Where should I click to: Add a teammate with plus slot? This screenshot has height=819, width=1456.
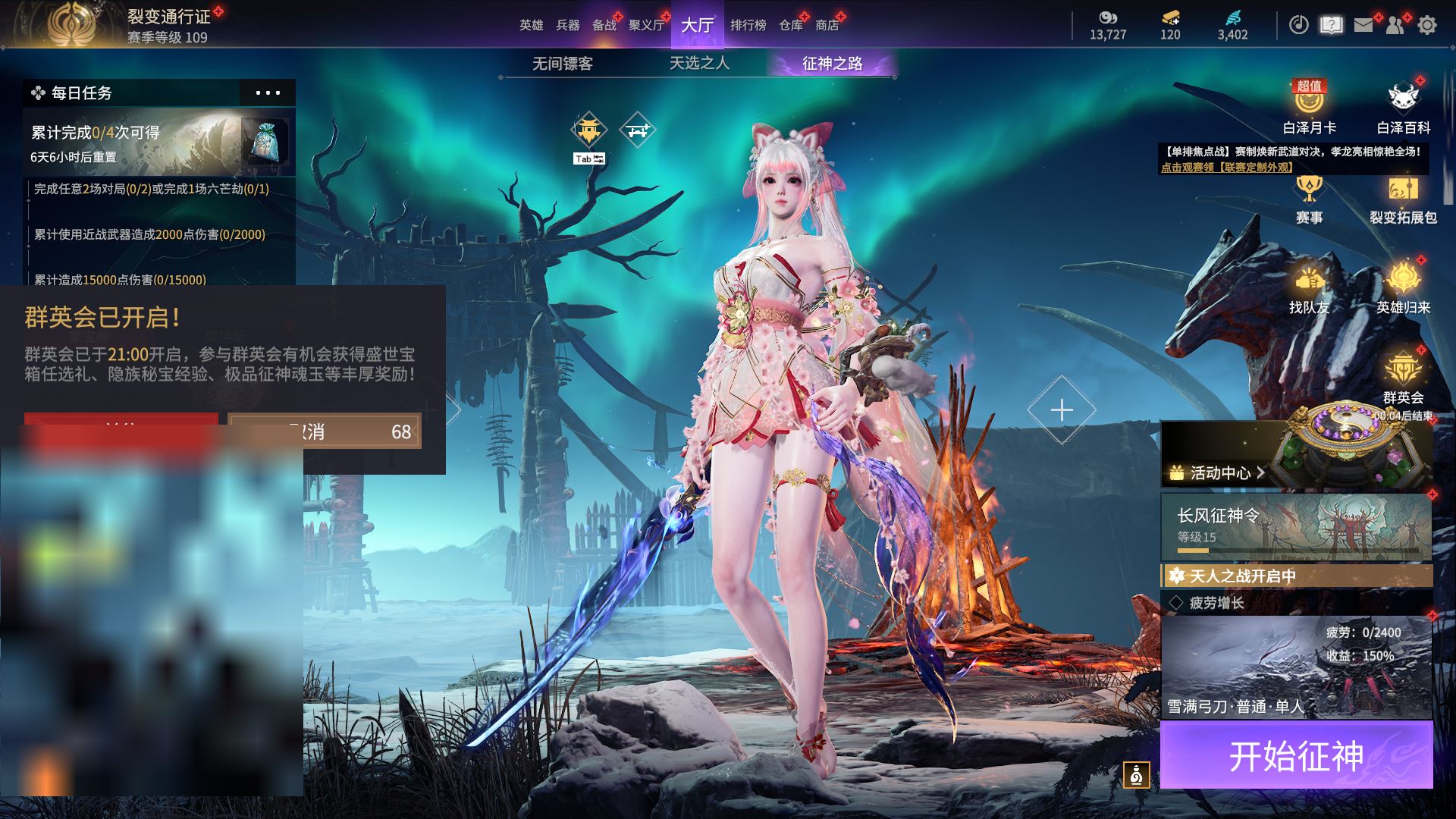tap(1062, 410)
